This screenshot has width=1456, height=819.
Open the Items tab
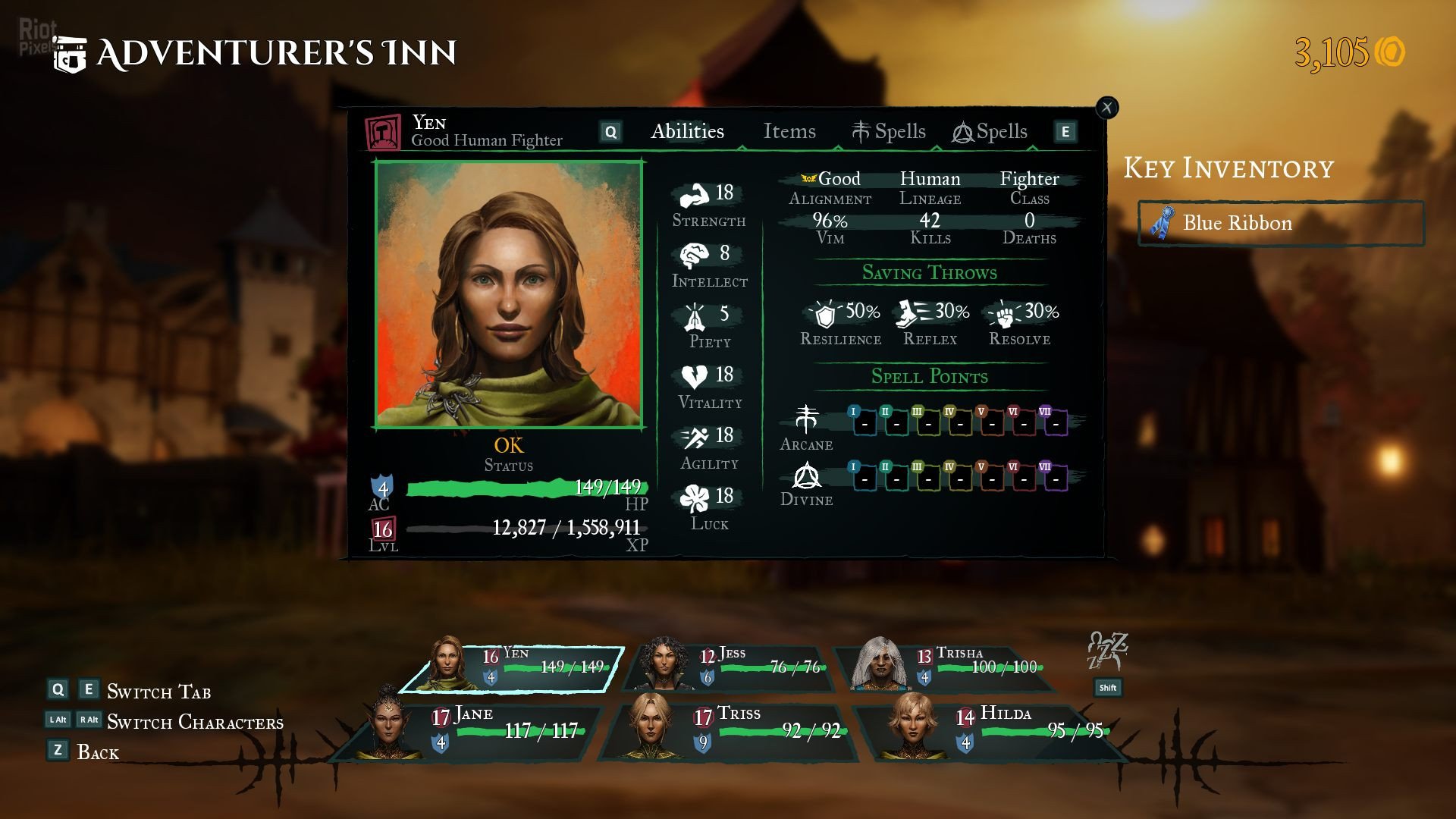click(x=789, y=132)
